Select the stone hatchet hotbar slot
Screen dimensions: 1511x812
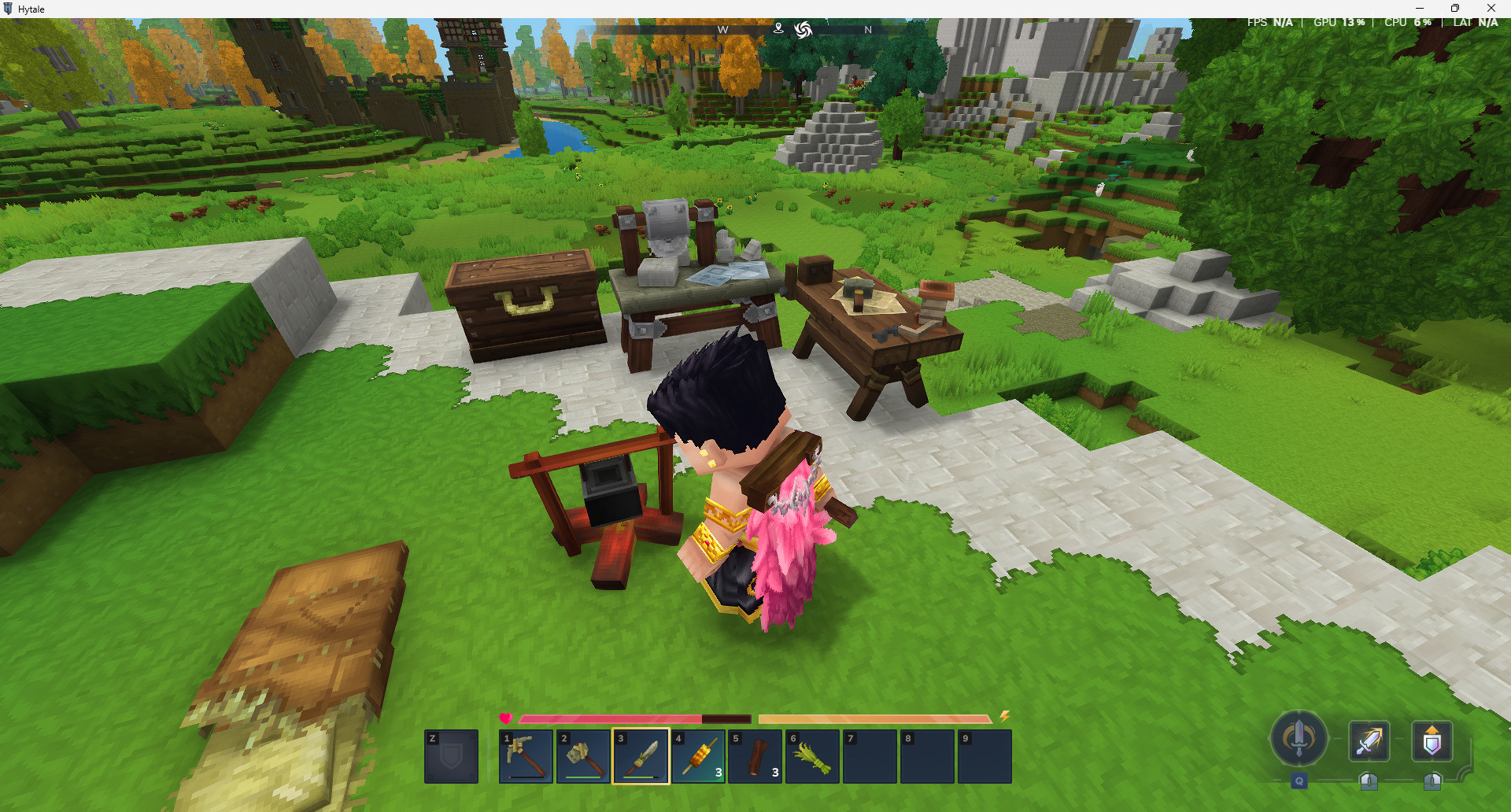click(x=583, y=756)
